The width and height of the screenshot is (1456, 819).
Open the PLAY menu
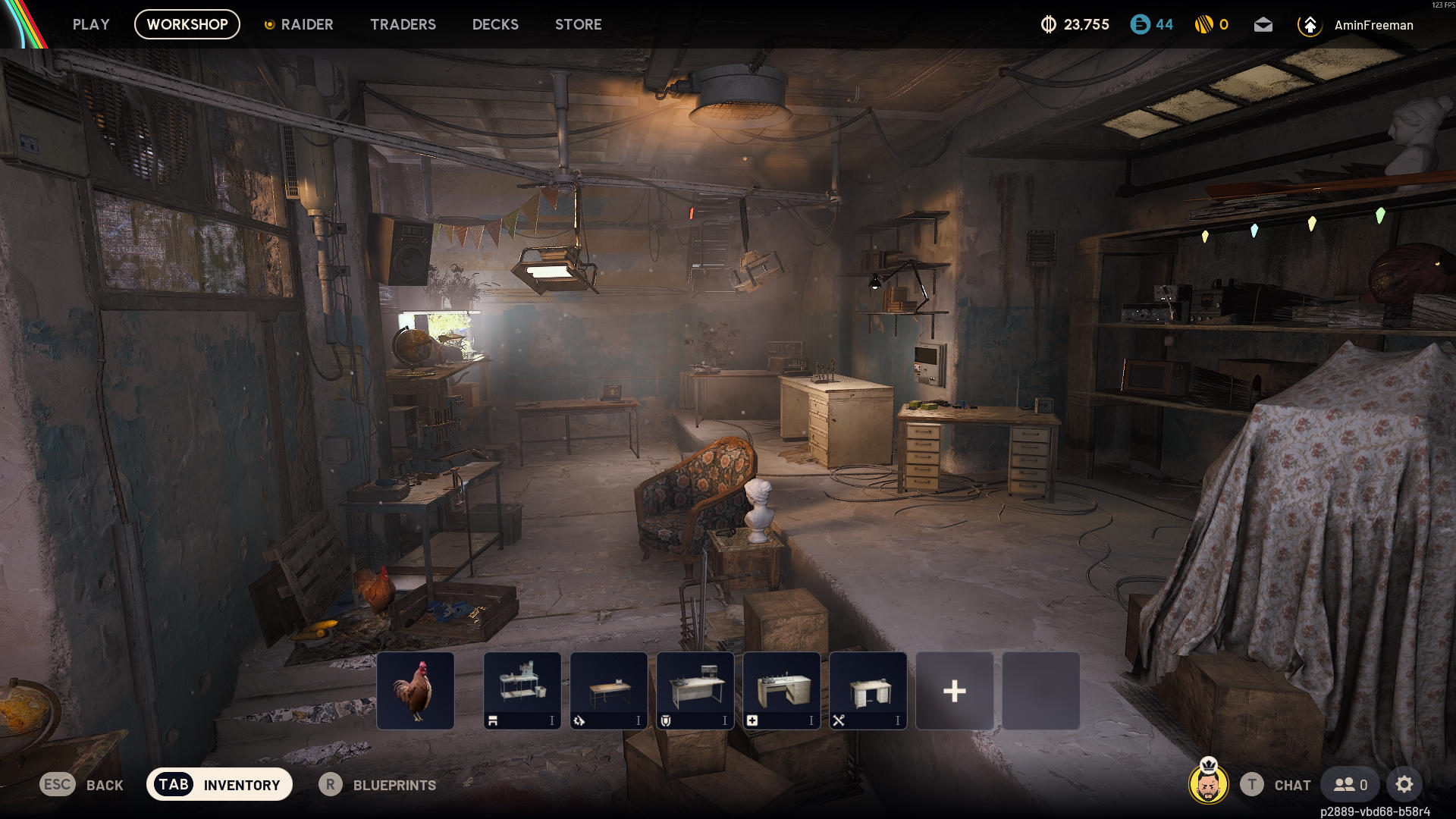tap(91, 24)
